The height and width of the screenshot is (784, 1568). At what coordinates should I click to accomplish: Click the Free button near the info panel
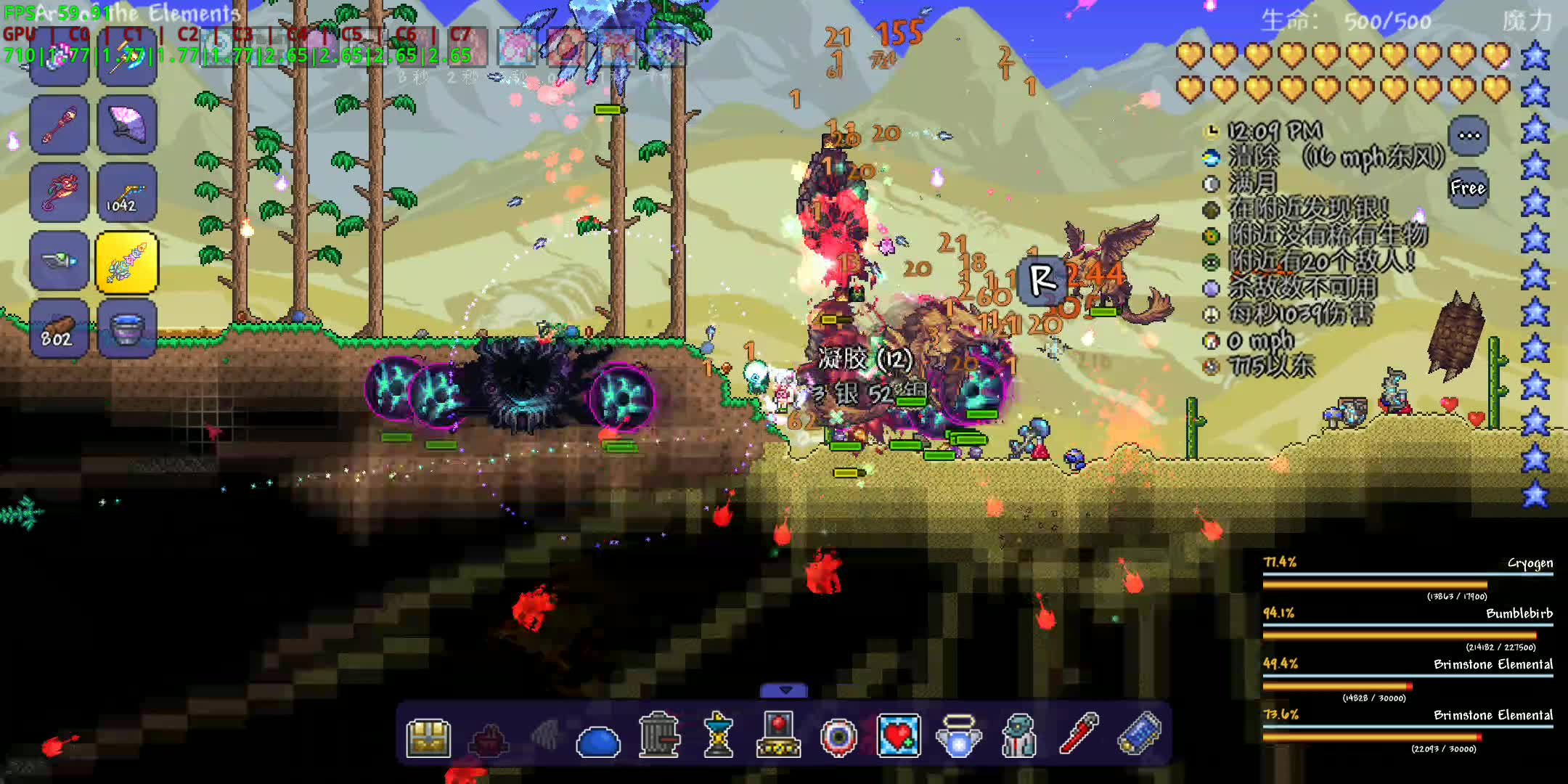(x=1468, y=187)
